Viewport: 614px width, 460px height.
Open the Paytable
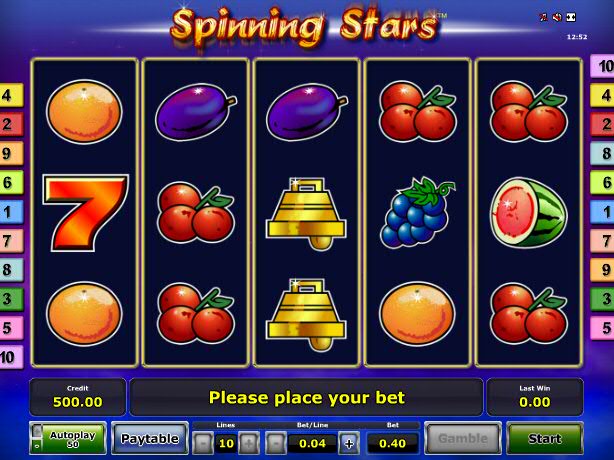coord(150,438)
